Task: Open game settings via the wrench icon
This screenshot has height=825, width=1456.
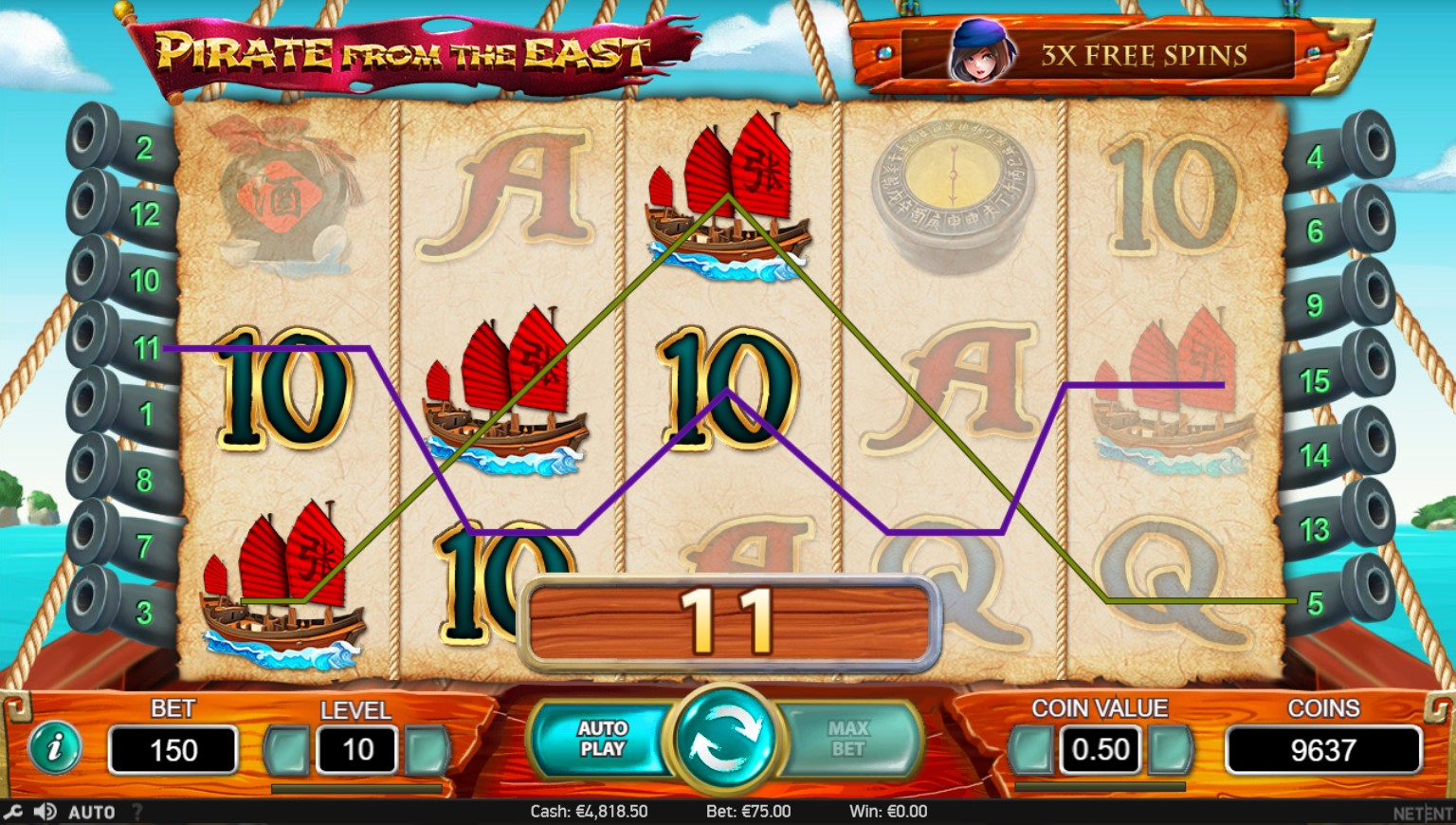Action: (x=13, y=812)
